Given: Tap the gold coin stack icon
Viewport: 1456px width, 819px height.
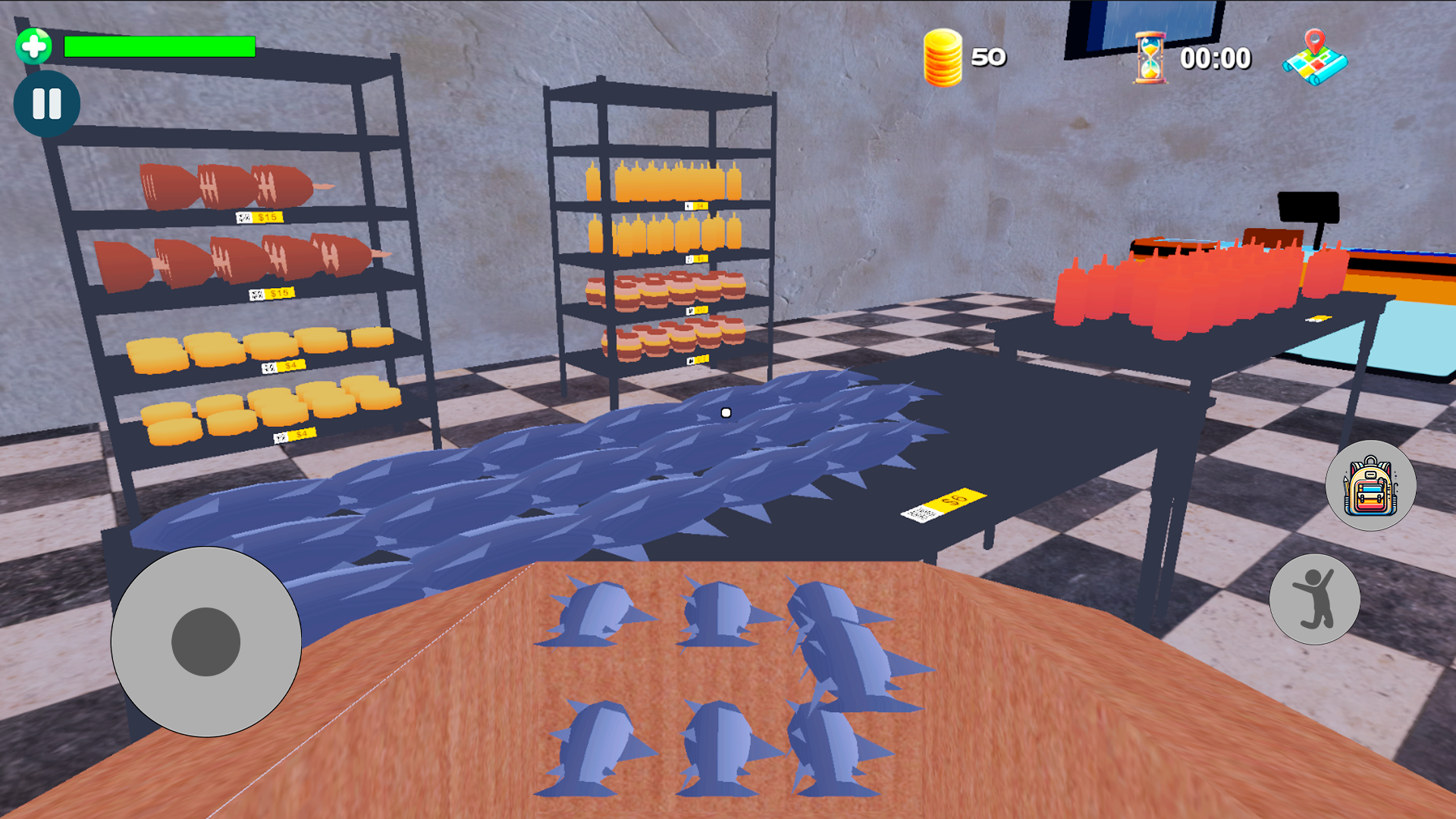Looking at the screenshot, I should (942, 57).
